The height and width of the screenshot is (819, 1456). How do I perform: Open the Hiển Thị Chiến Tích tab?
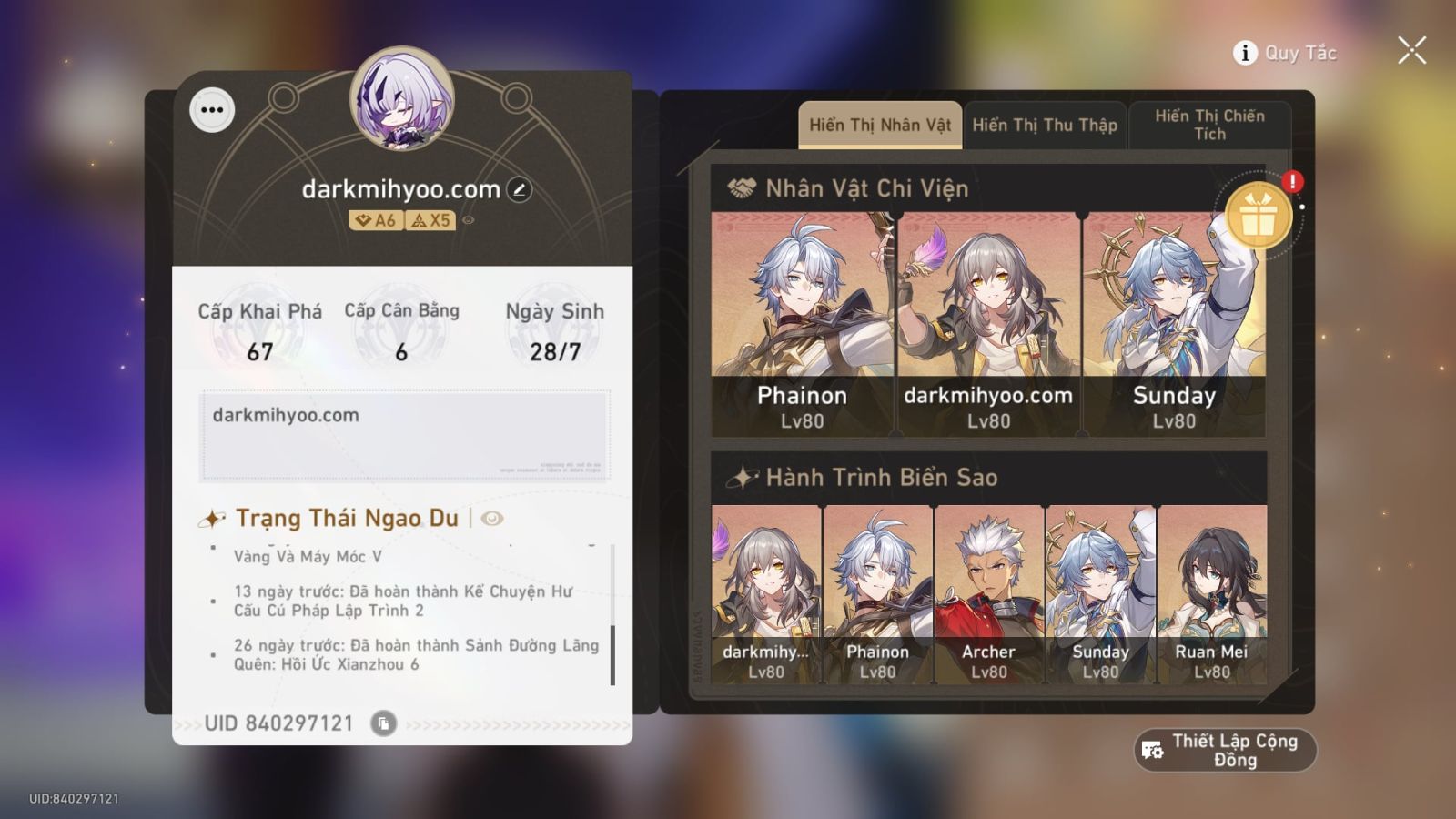coord(1210,125)
